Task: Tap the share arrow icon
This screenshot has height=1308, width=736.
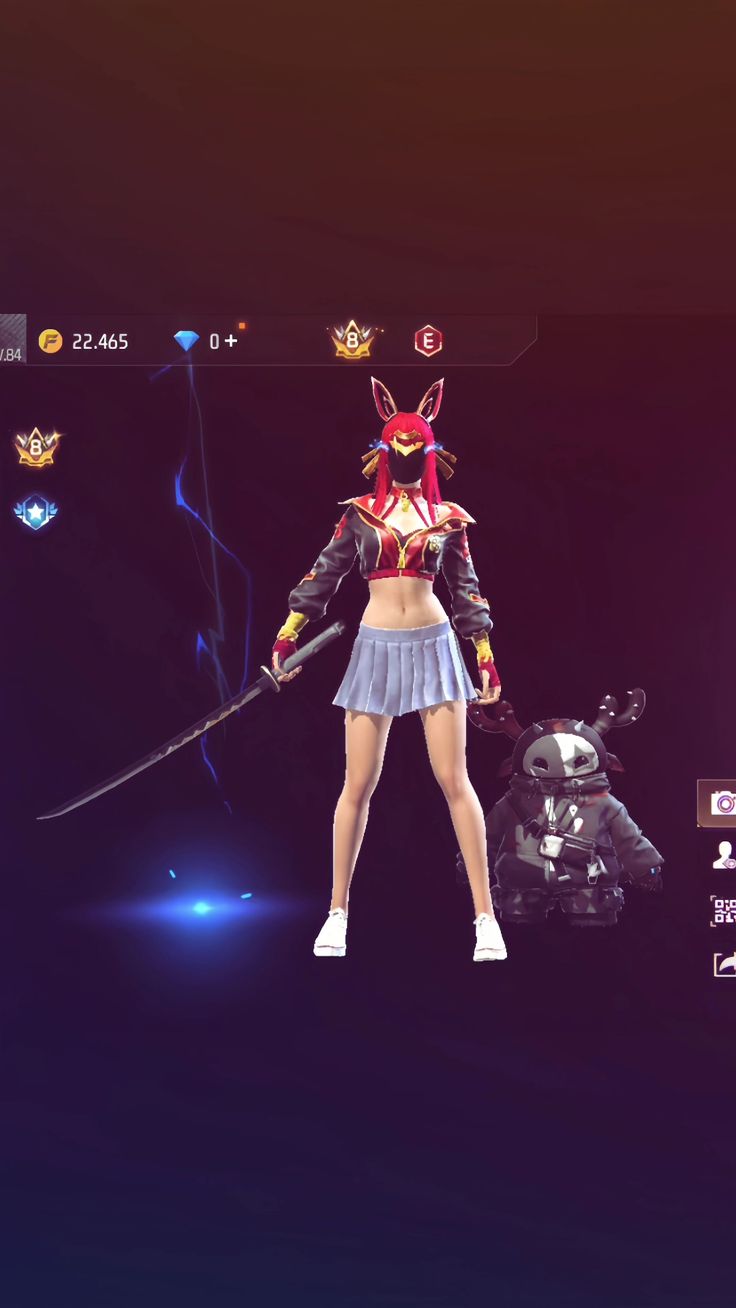Action: pyautogui.click(x=724, y=964)
